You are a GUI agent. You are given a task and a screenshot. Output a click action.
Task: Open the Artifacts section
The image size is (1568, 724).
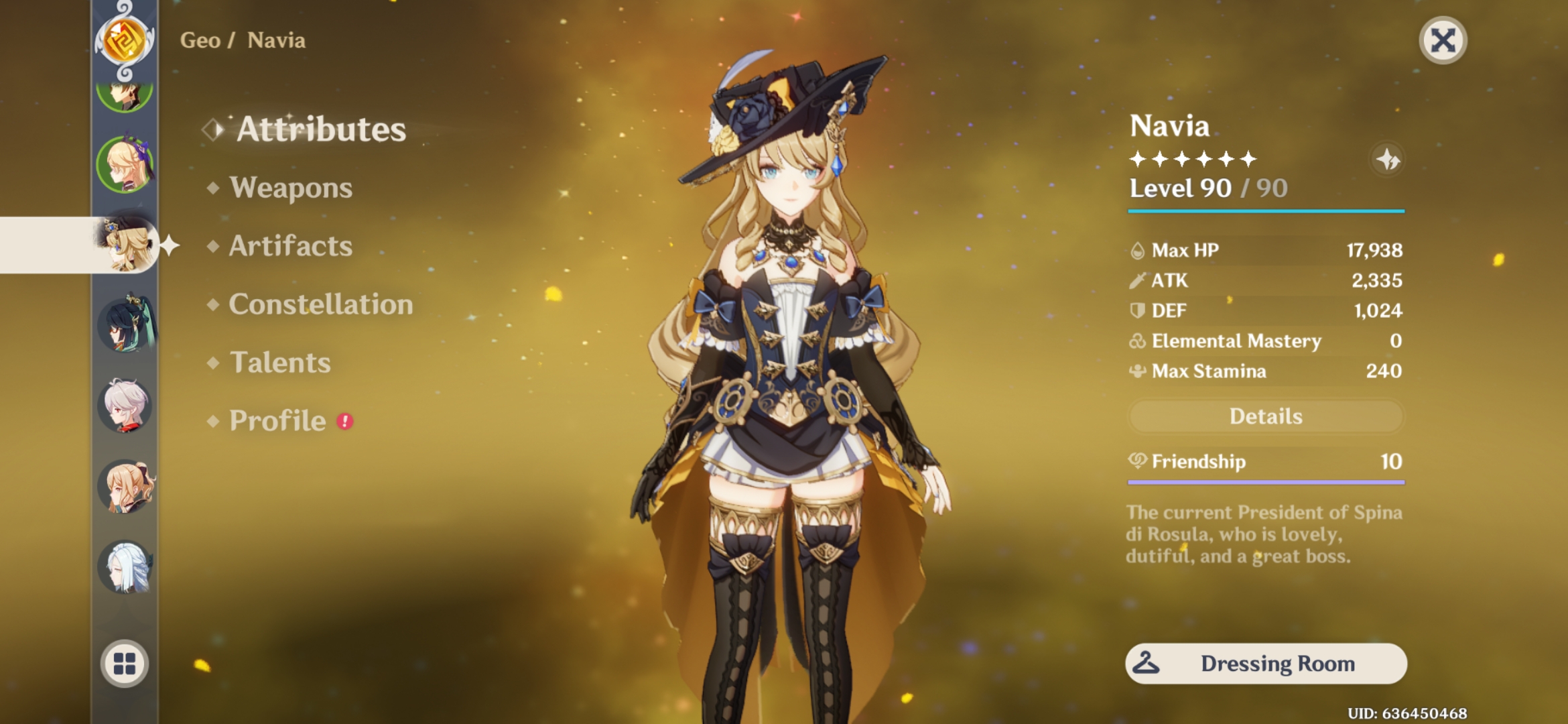[x=289, y=247]
